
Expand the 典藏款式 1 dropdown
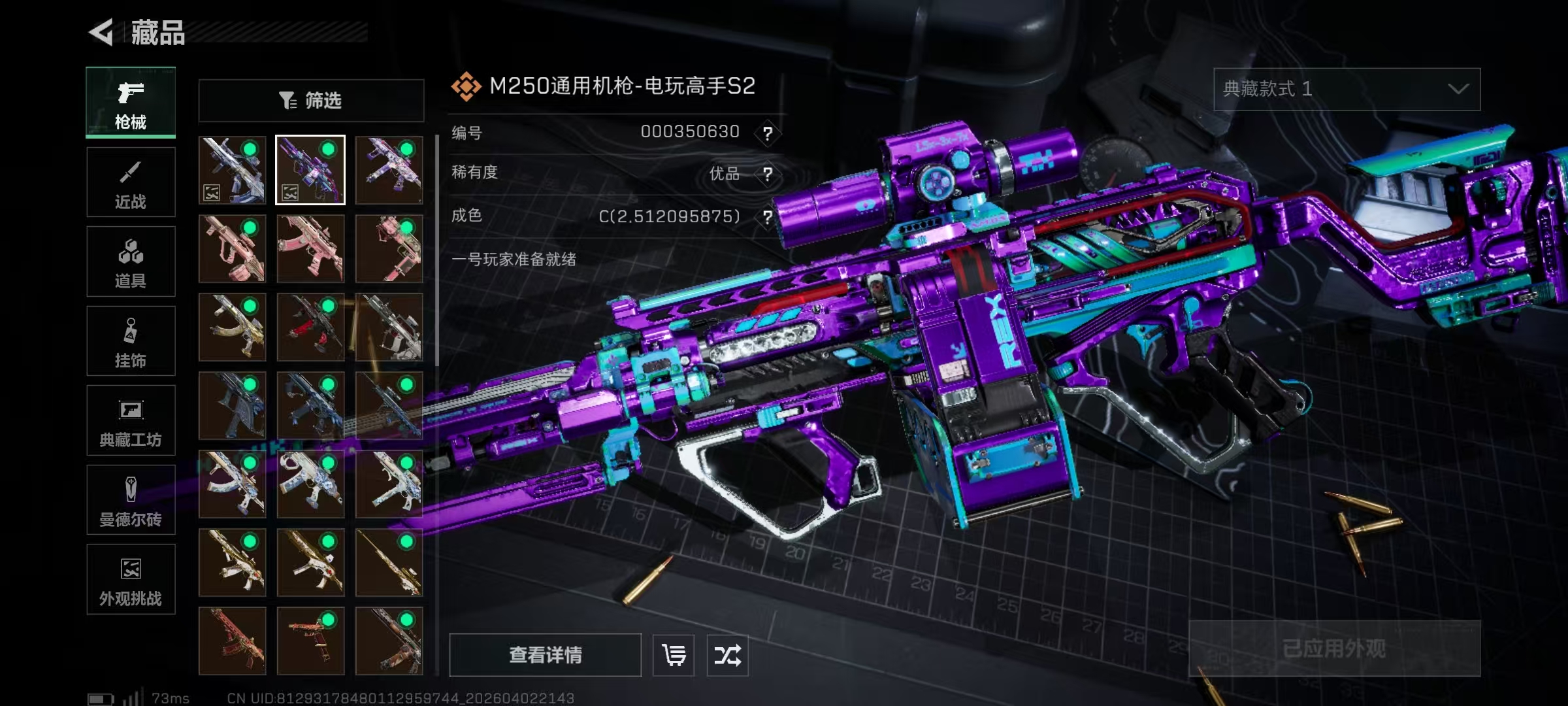[x=1347, y=89]
